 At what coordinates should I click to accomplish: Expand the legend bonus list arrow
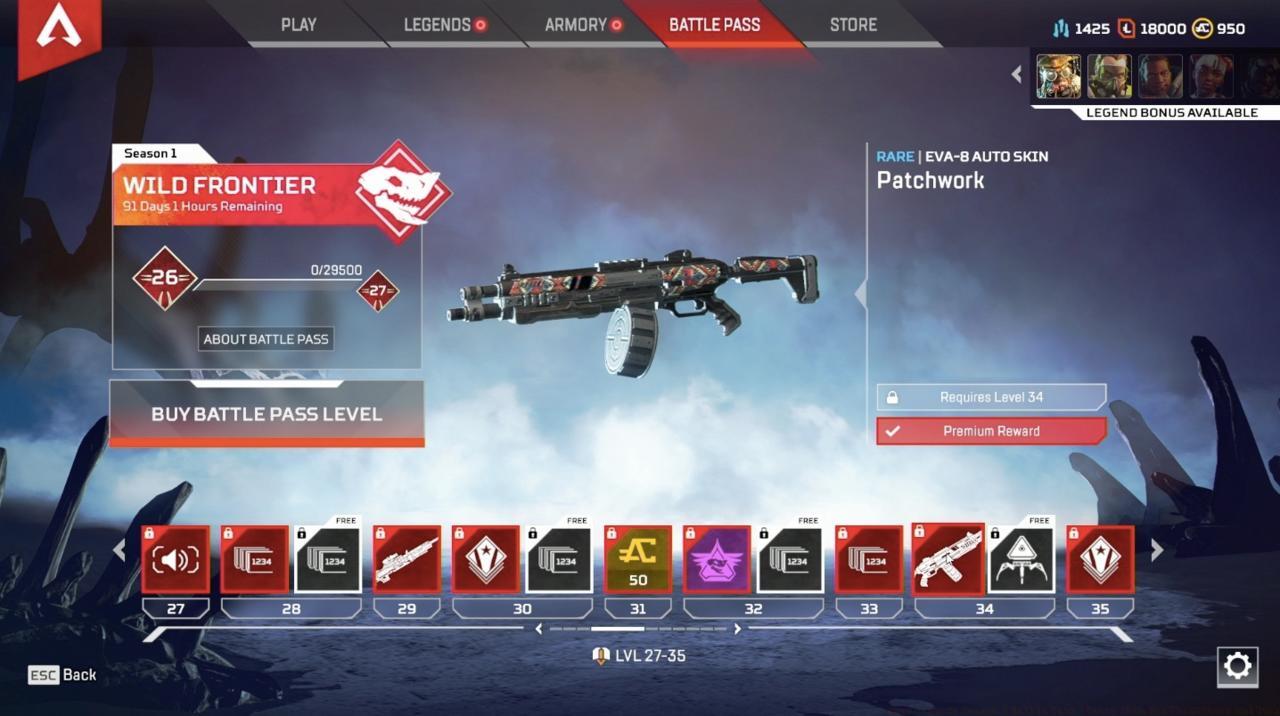tap(1017, 74)
